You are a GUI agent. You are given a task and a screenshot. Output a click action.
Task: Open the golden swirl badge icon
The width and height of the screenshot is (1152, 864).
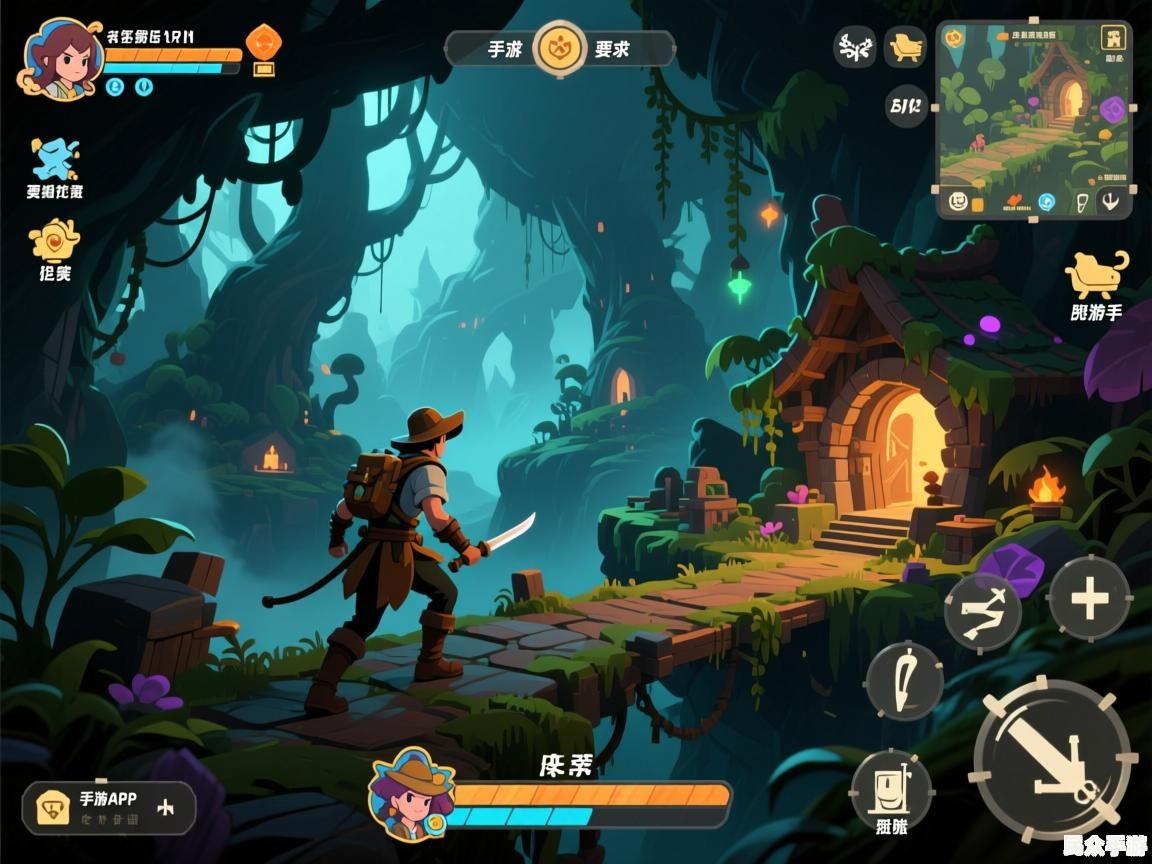click(54, 242)
